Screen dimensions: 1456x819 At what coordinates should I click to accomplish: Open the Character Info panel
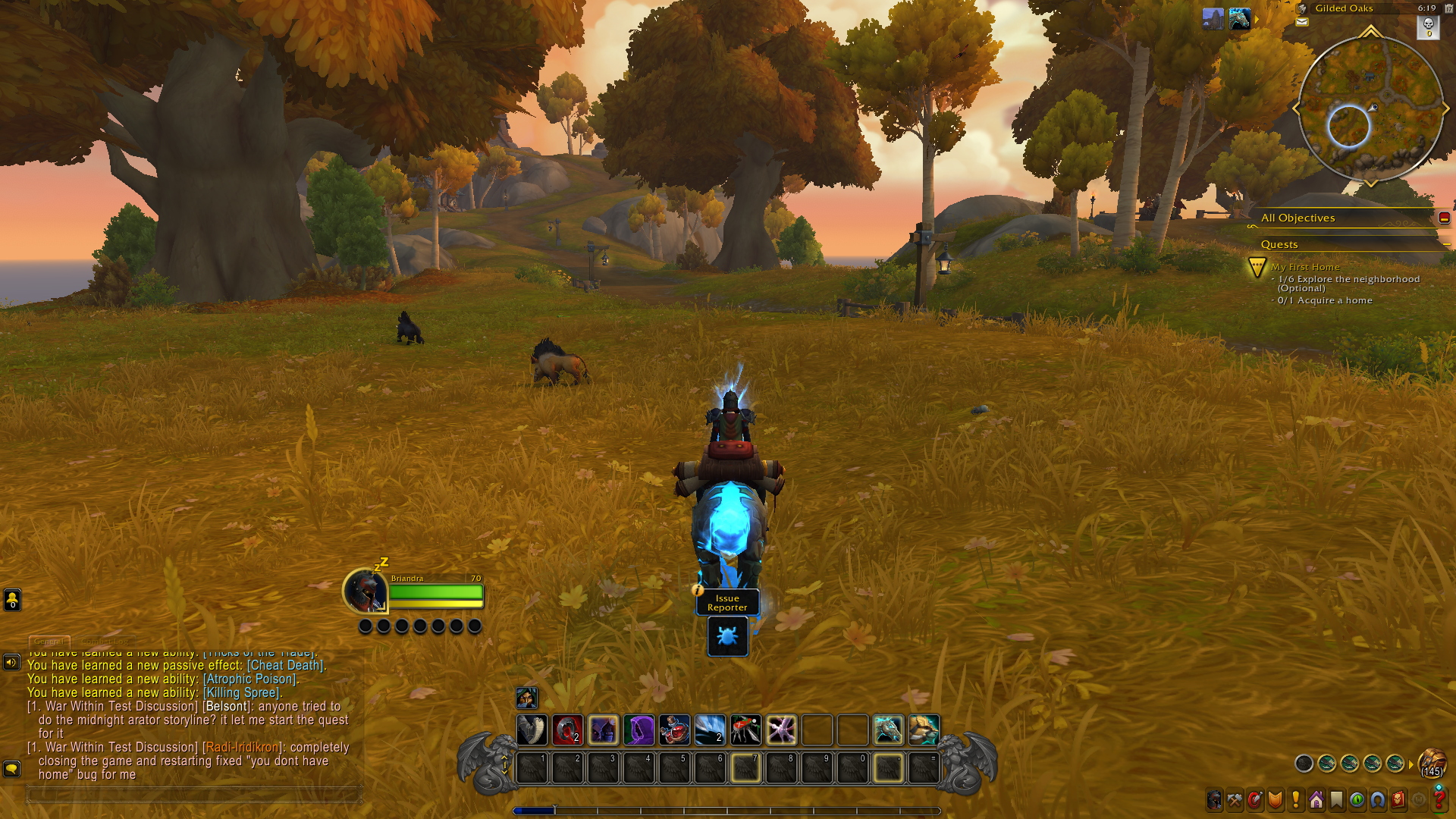(1214, 800)
